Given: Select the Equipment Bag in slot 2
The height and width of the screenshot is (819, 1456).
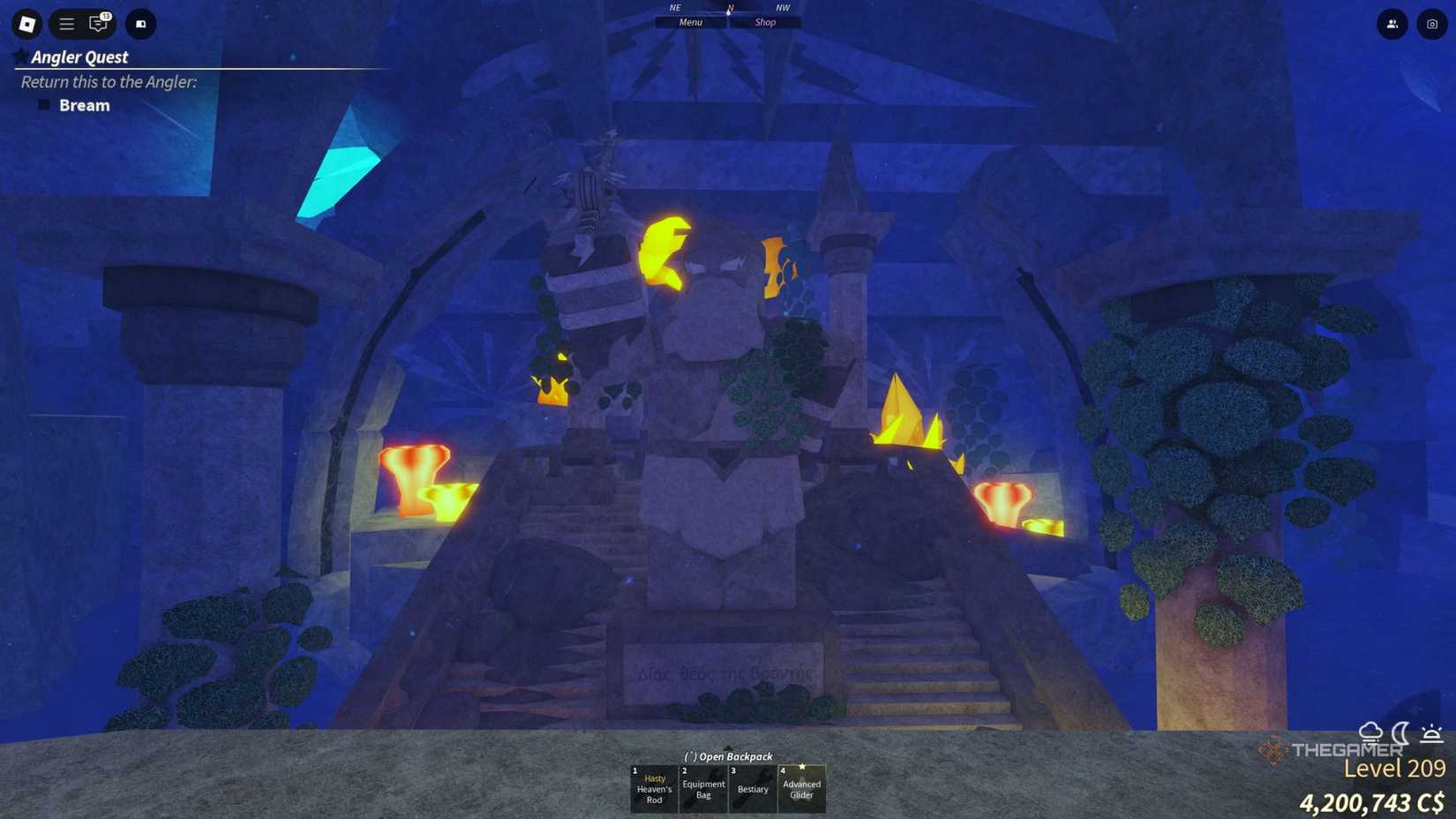Looking at the screenshot, I should point(703,787).
